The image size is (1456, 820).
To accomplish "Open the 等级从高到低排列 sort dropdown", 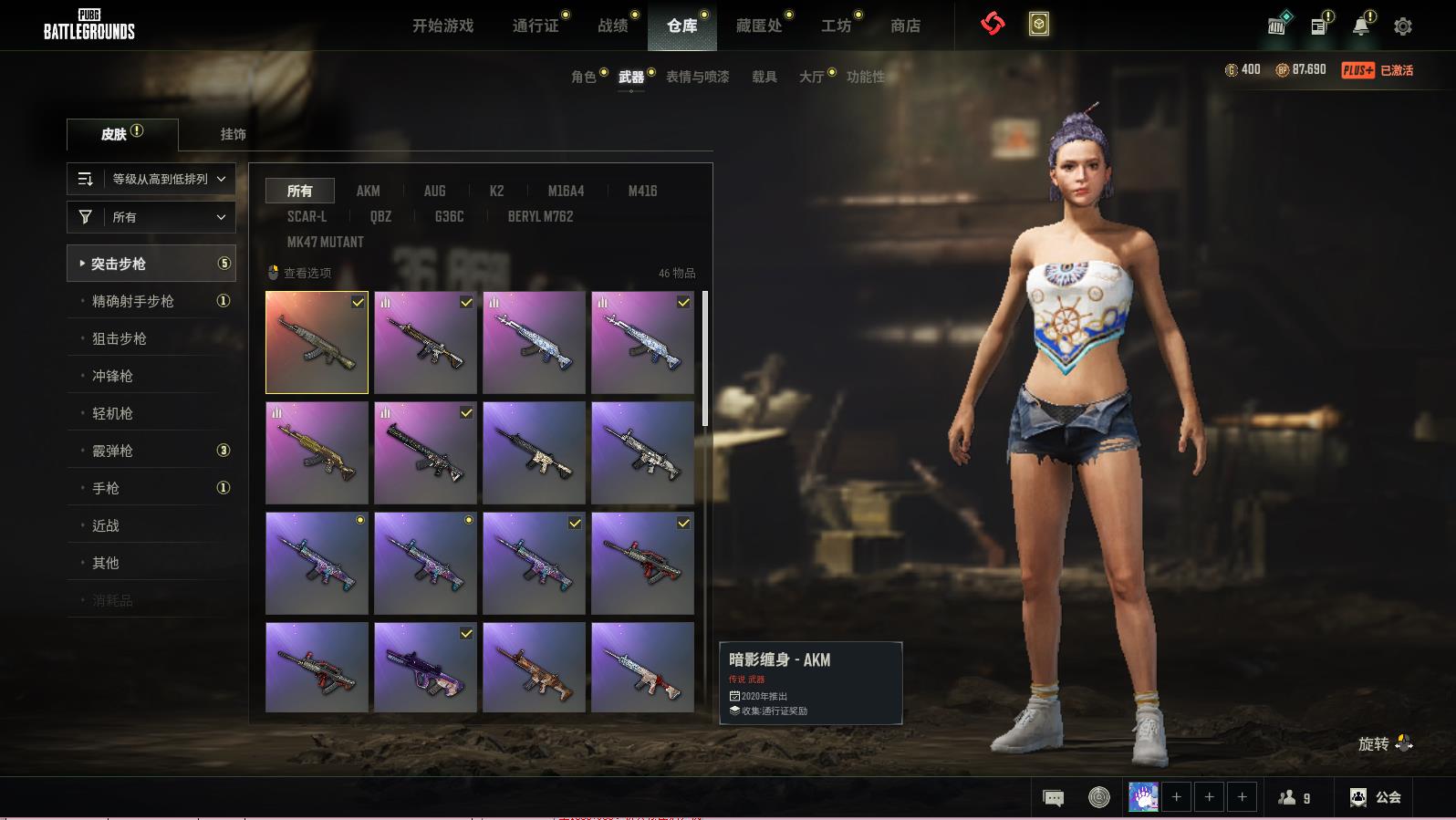I will pos(151,179).
